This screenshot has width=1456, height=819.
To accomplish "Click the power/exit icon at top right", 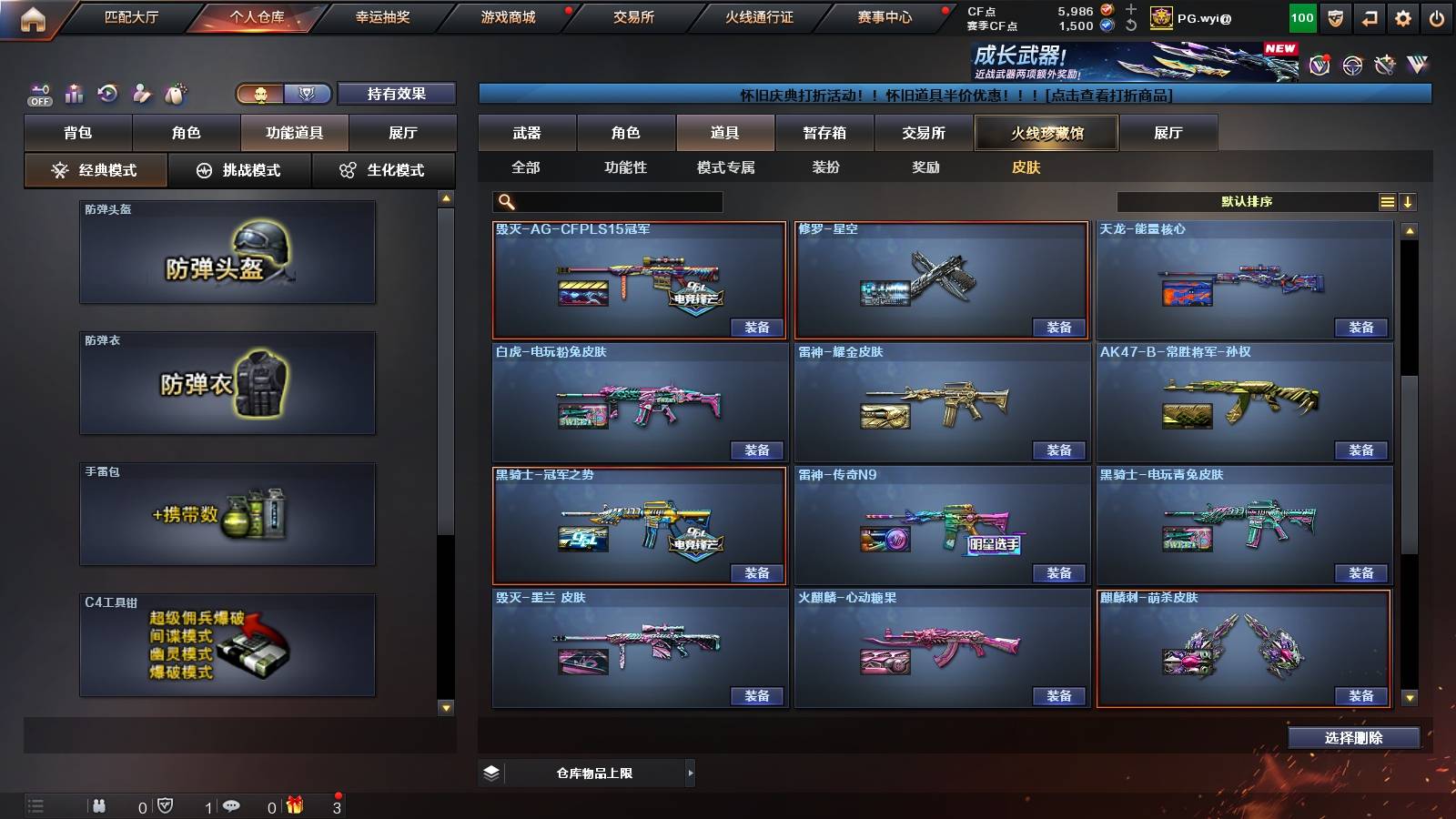I will pos(1438,16).
